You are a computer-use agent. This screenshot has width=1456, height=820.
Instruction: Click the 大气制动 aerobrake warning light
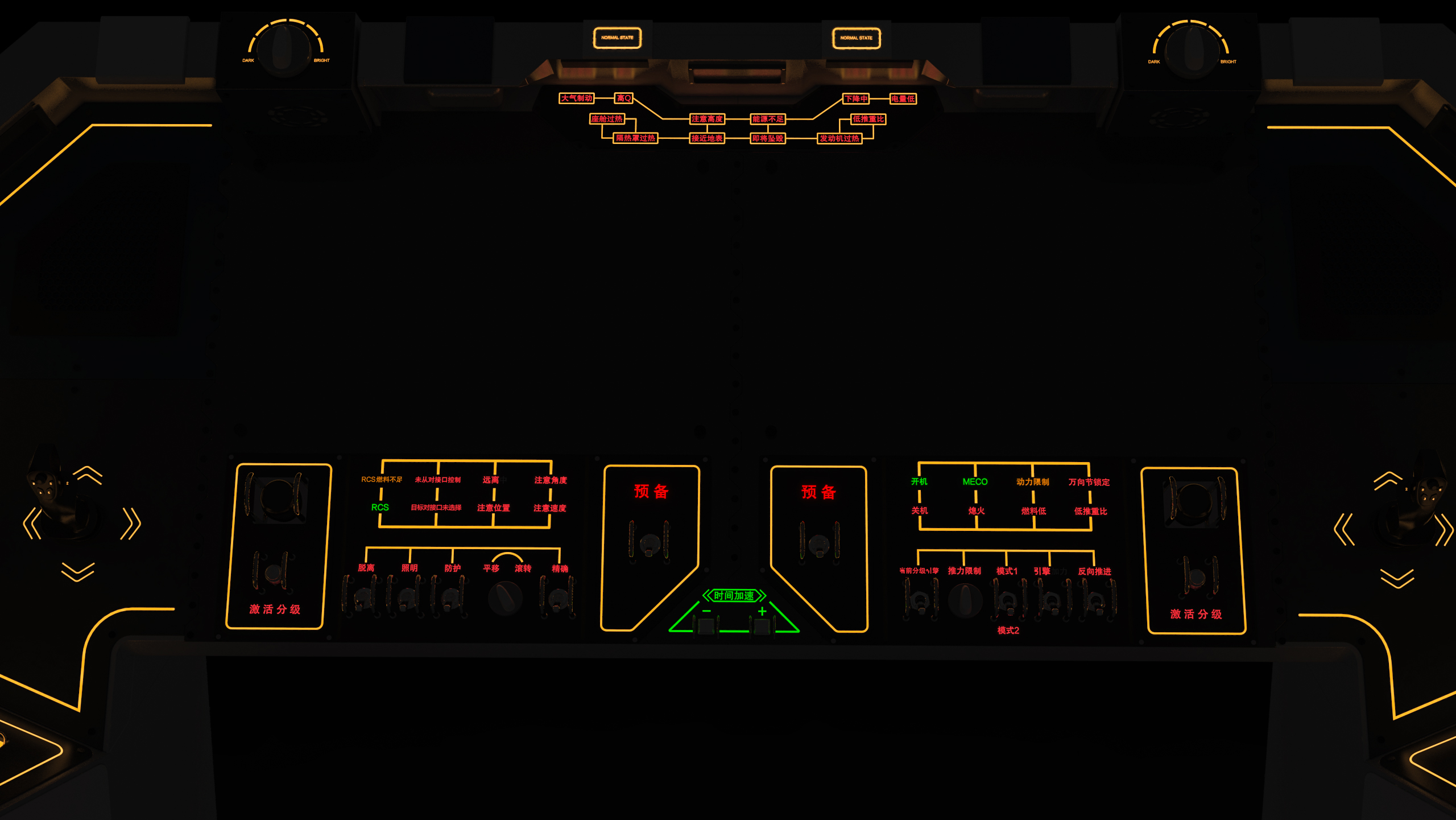[x=576, y=98]
